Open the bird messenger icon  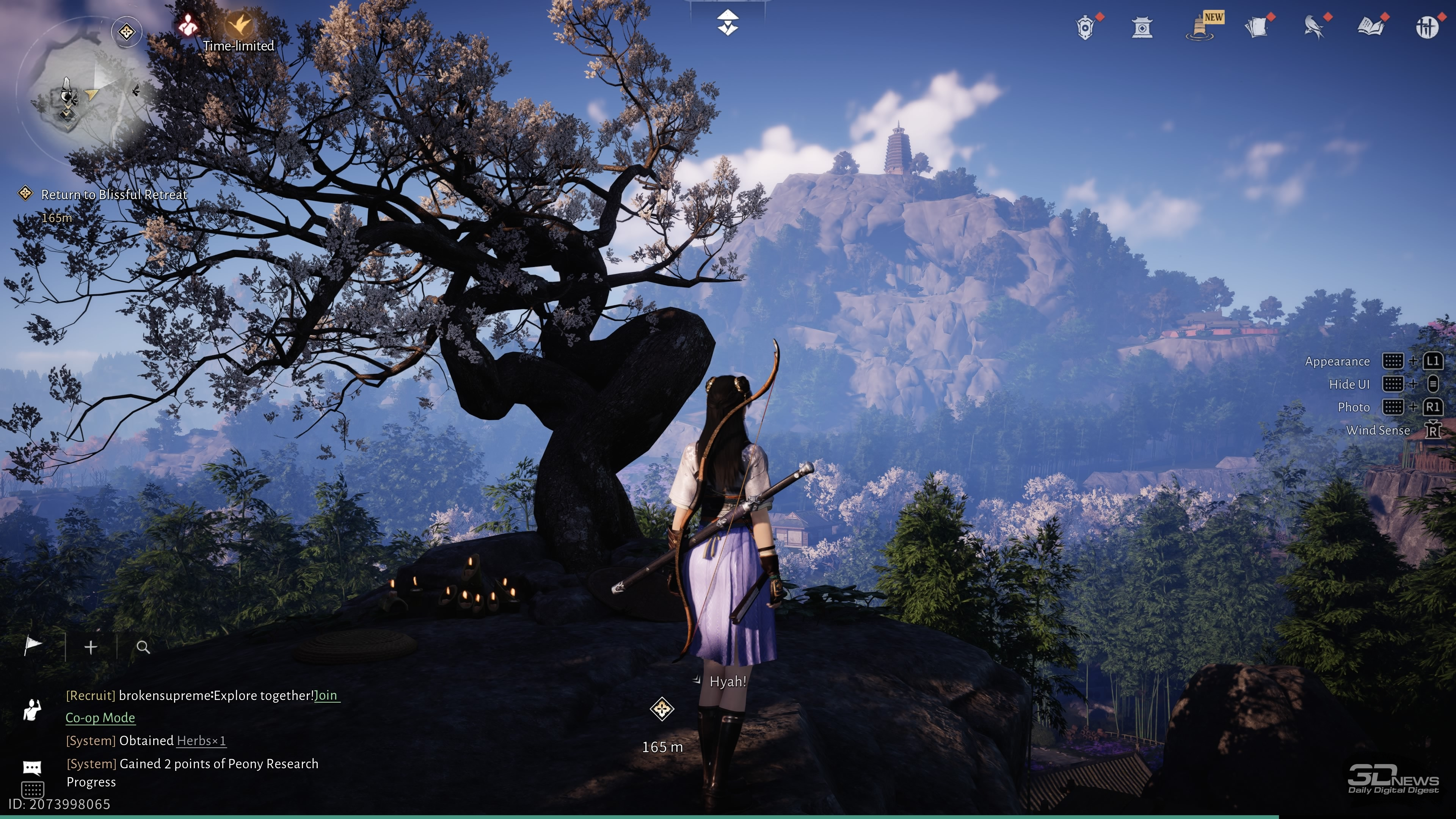point(1313,27)
